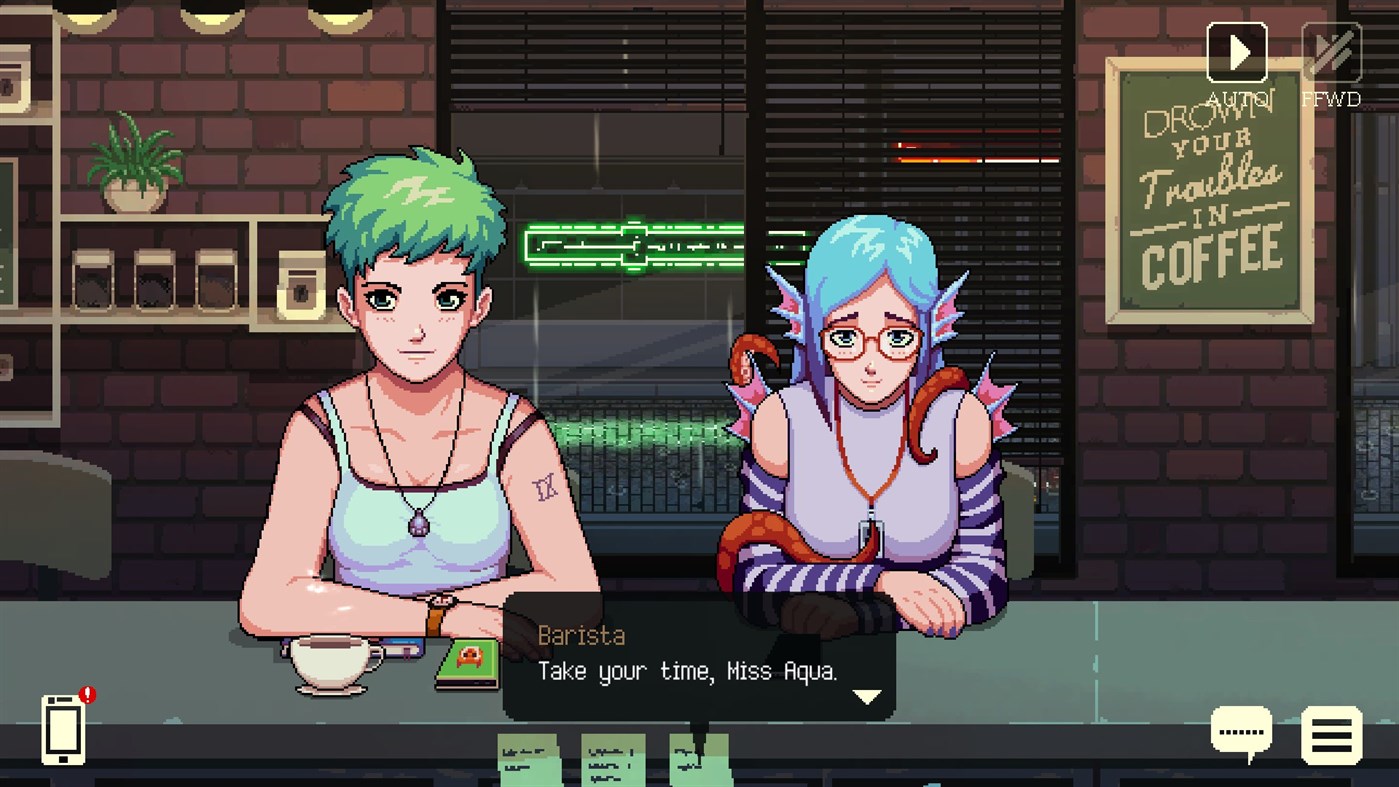The height and width of the screenshot is (787, 1399).
Task: Expand the conversation with the continue arrow
Action: point(866,697)
